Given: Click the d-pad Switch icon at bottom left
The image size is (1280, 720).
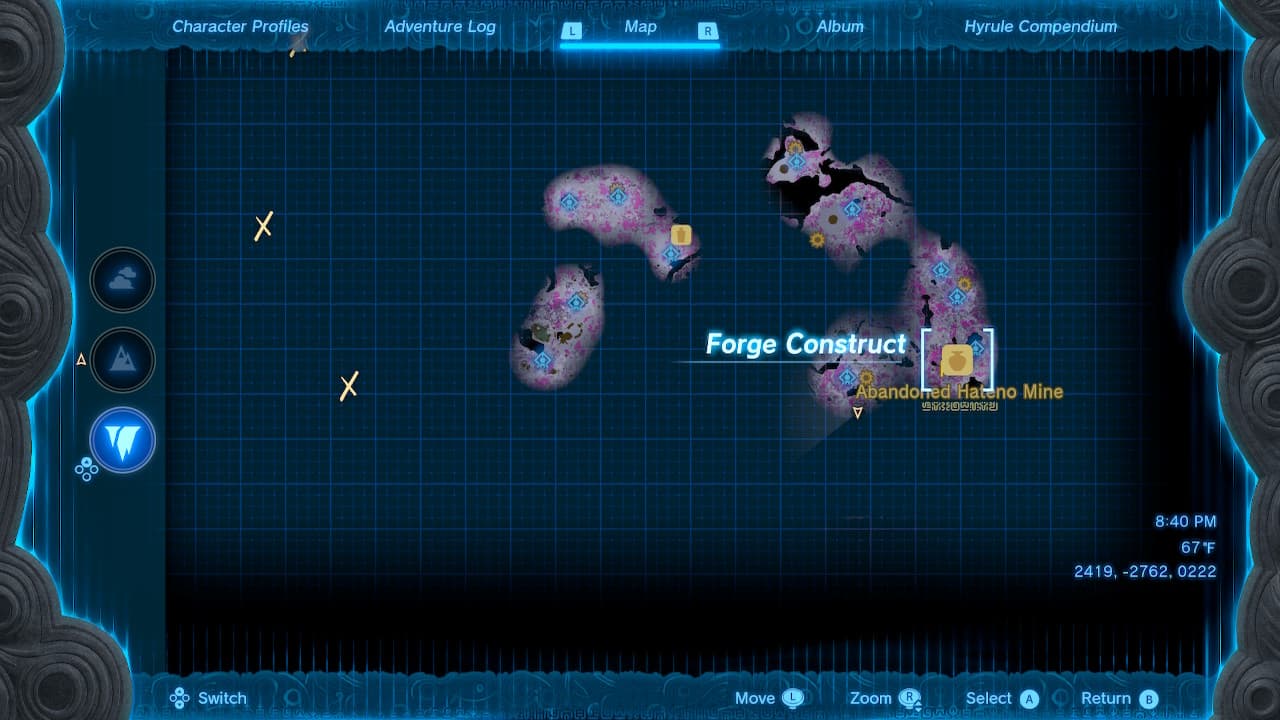Looking at the screenshot, I should (x=180, y=698).
